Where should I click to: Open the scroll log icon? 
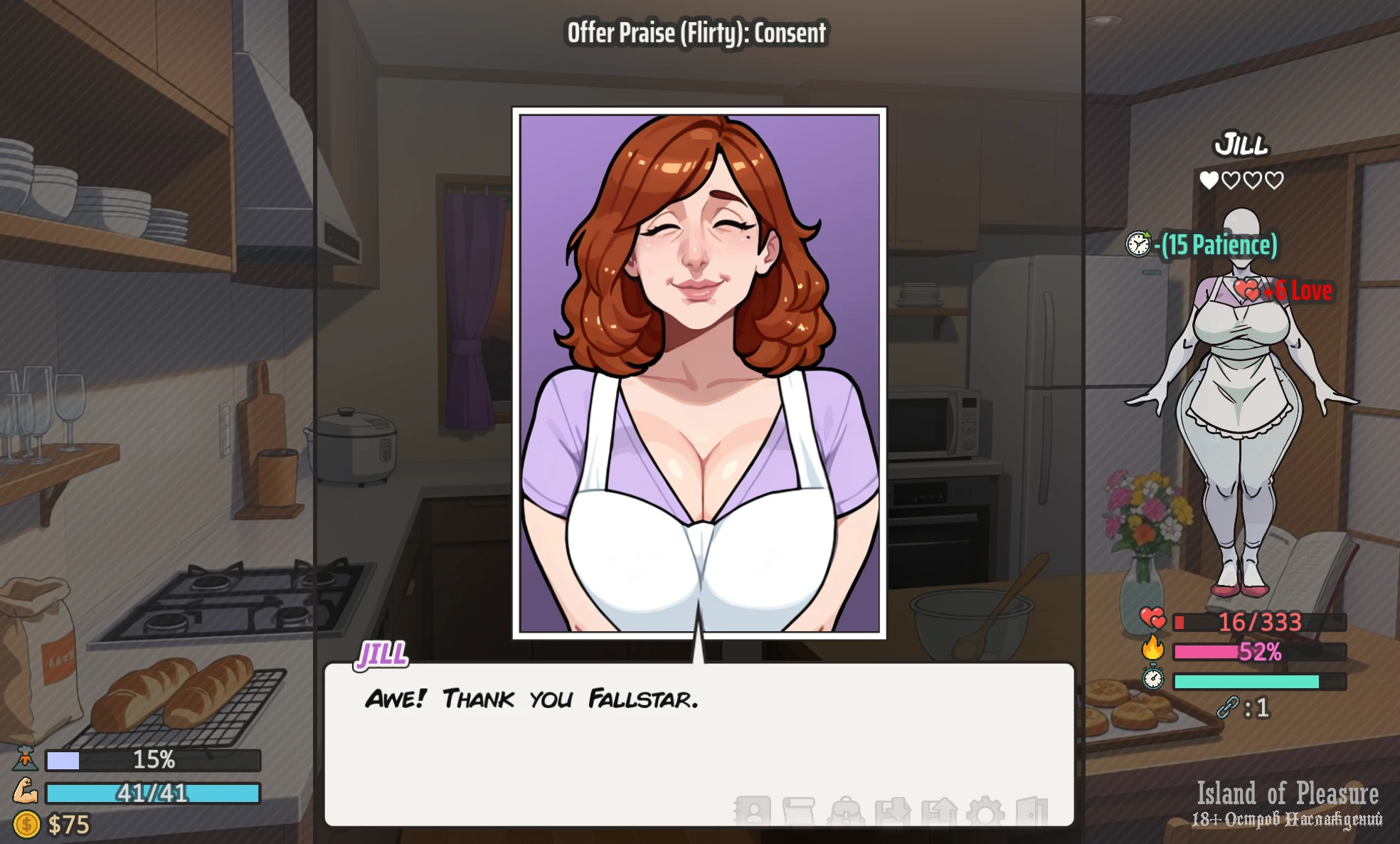798,811
